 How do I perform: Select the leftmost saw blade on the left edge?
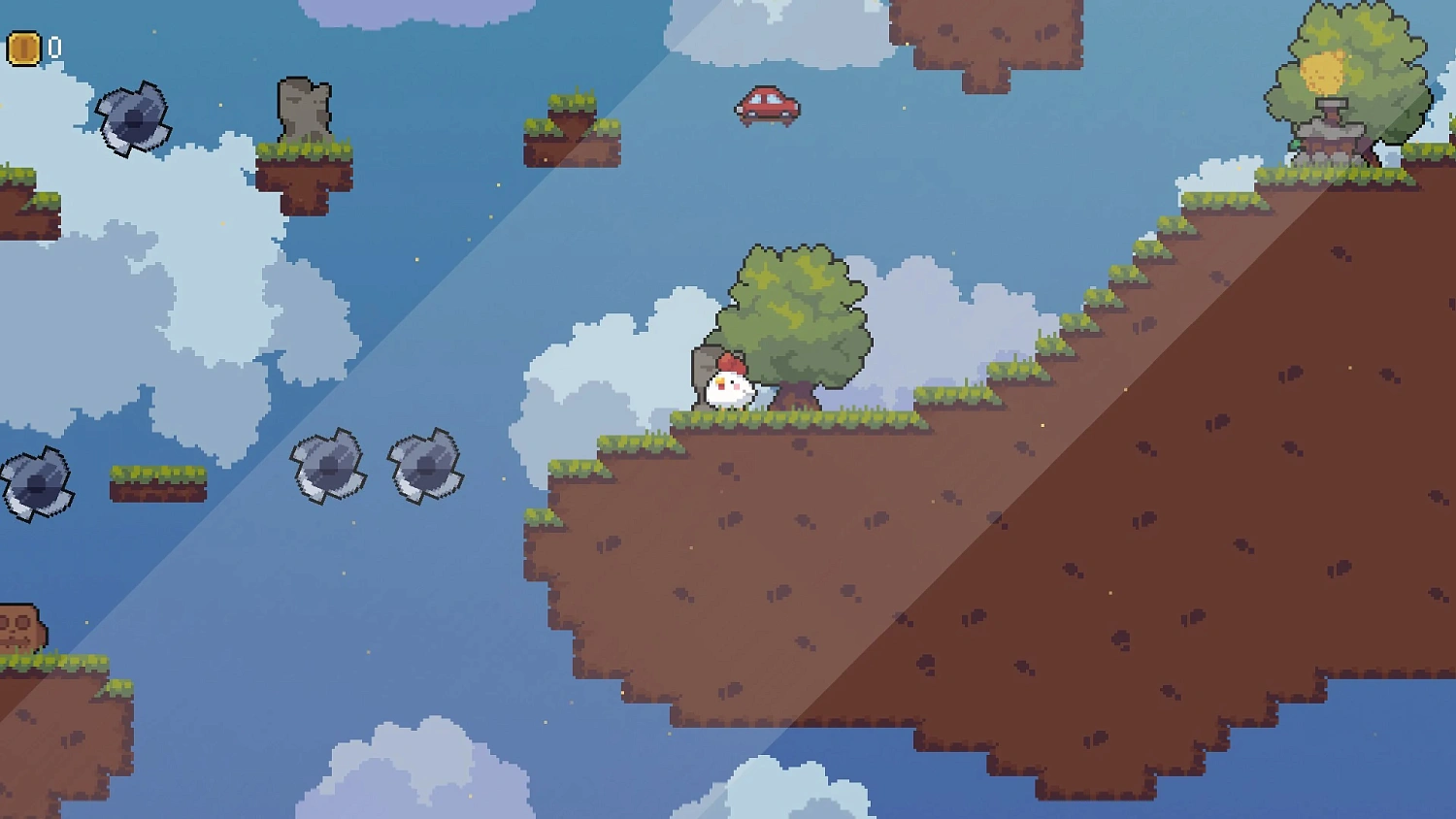(37, 483)
